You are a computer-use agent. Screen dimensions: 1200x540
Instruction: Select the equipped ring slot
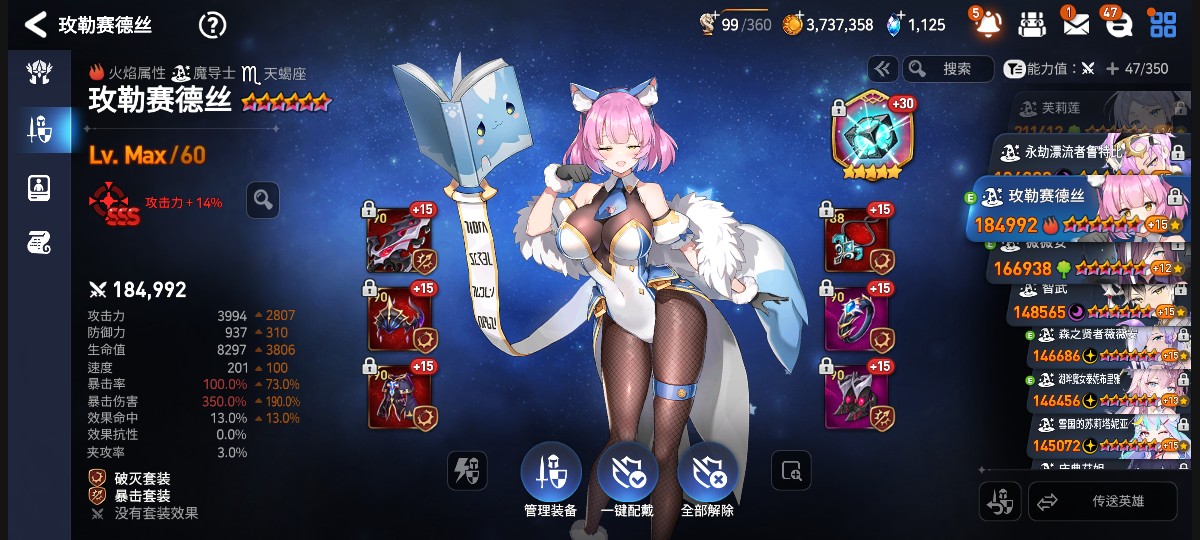[x=857, y=318]
